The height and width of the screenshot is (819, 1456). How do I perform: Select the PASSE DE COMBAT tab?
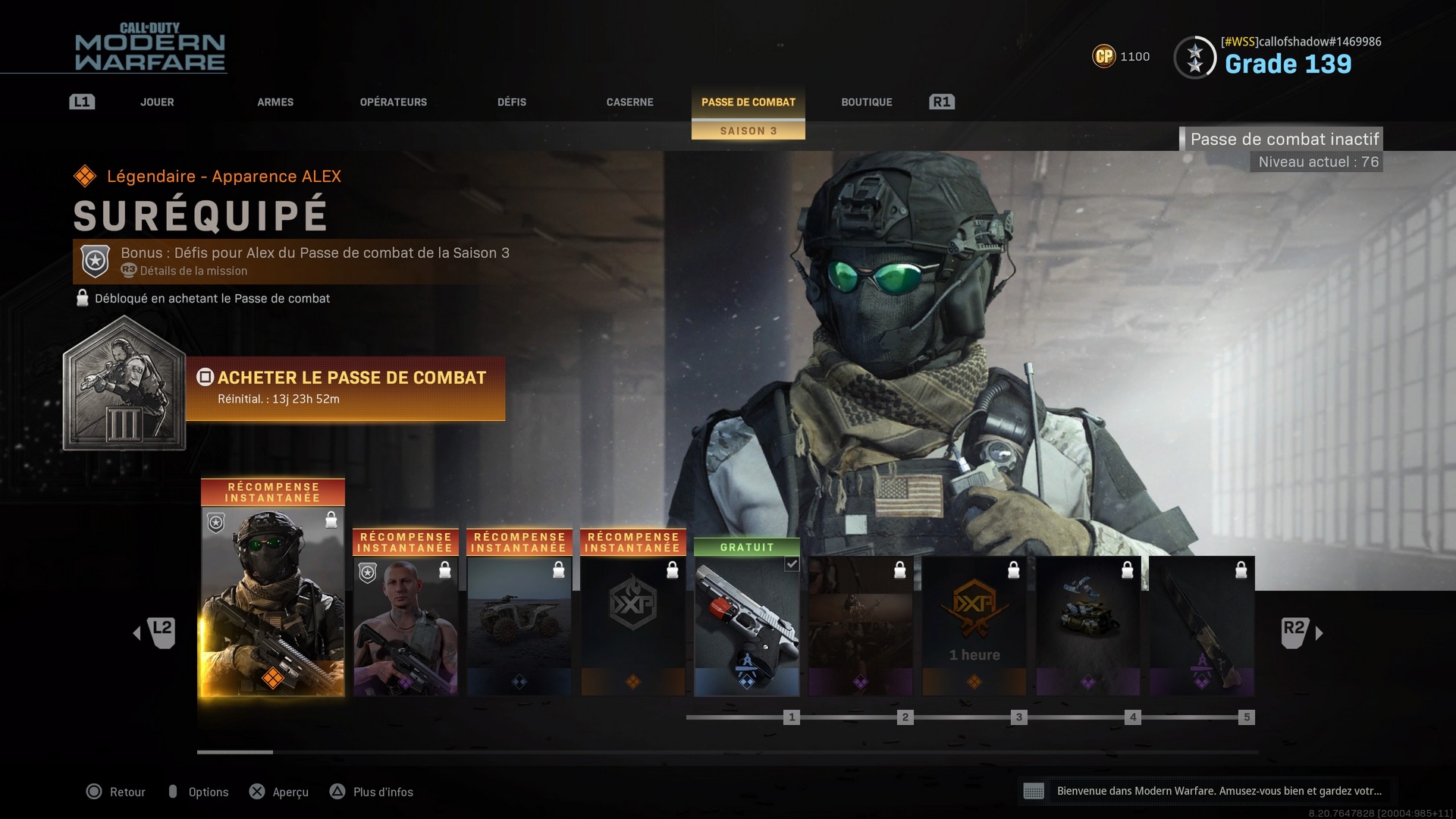coord(748,102)
